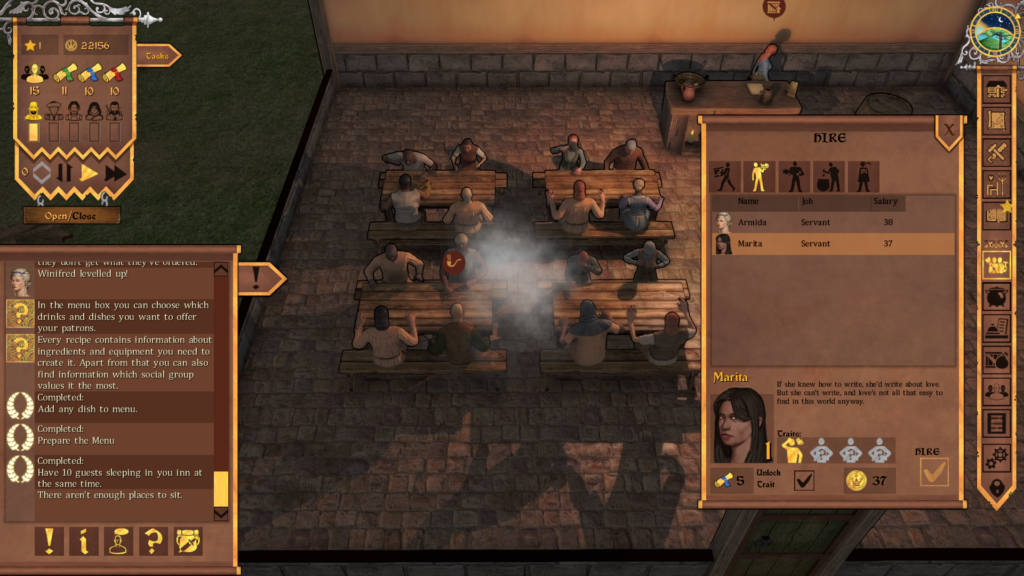The height and width of the screenshot is (576, 1024).
Task: Open the gear settings icon in the sidebar
Action: click(996, 456)
